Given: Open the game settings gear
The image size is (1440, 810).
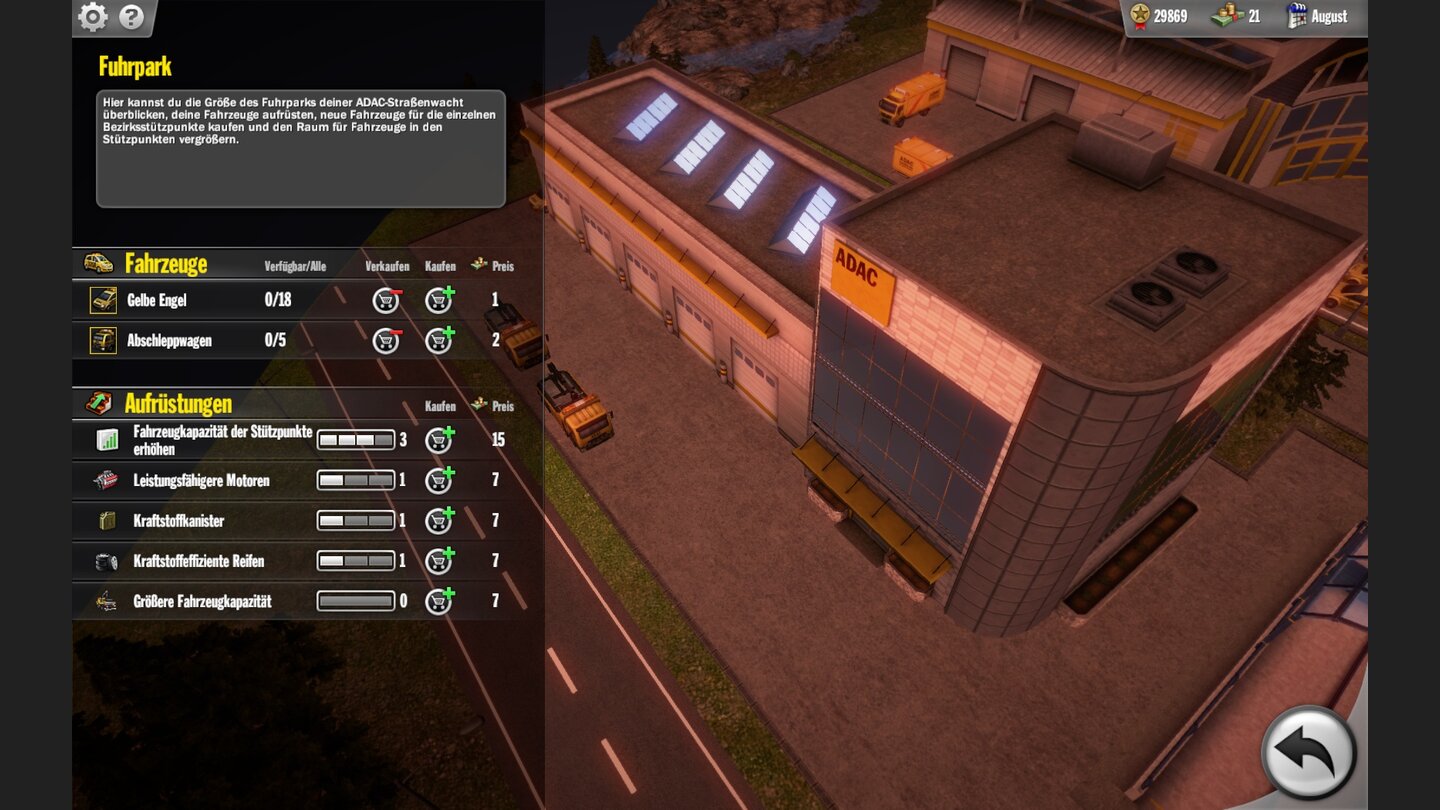Looking at the screenshot, I should click(x=93, y=17).
